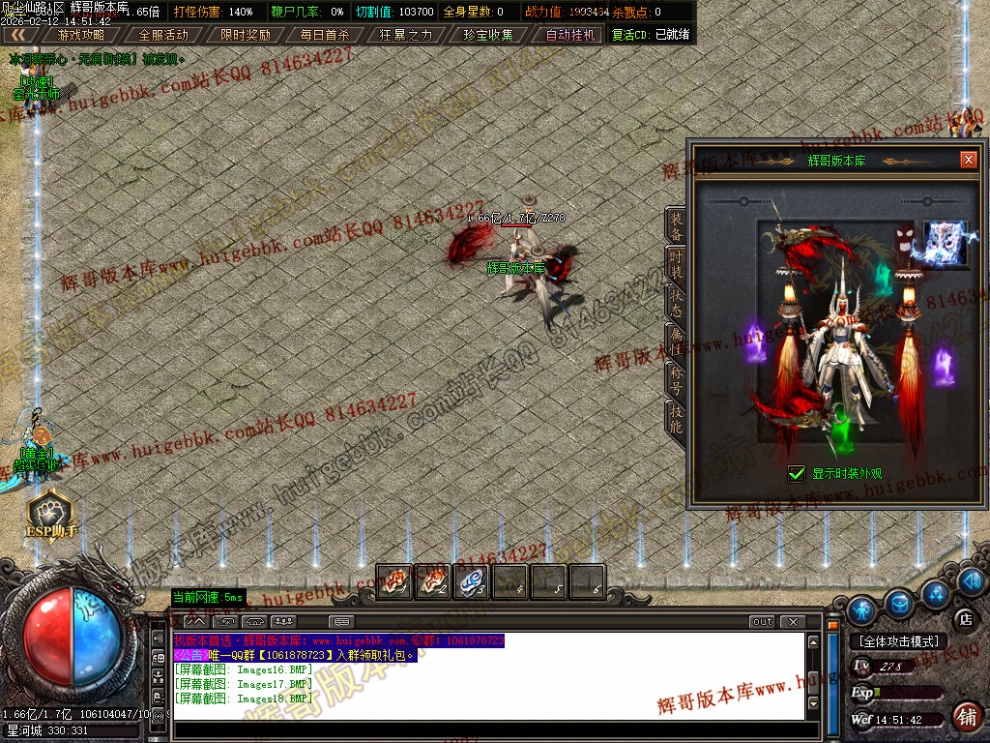Switch to the 状态 status tab

point(677,303)
